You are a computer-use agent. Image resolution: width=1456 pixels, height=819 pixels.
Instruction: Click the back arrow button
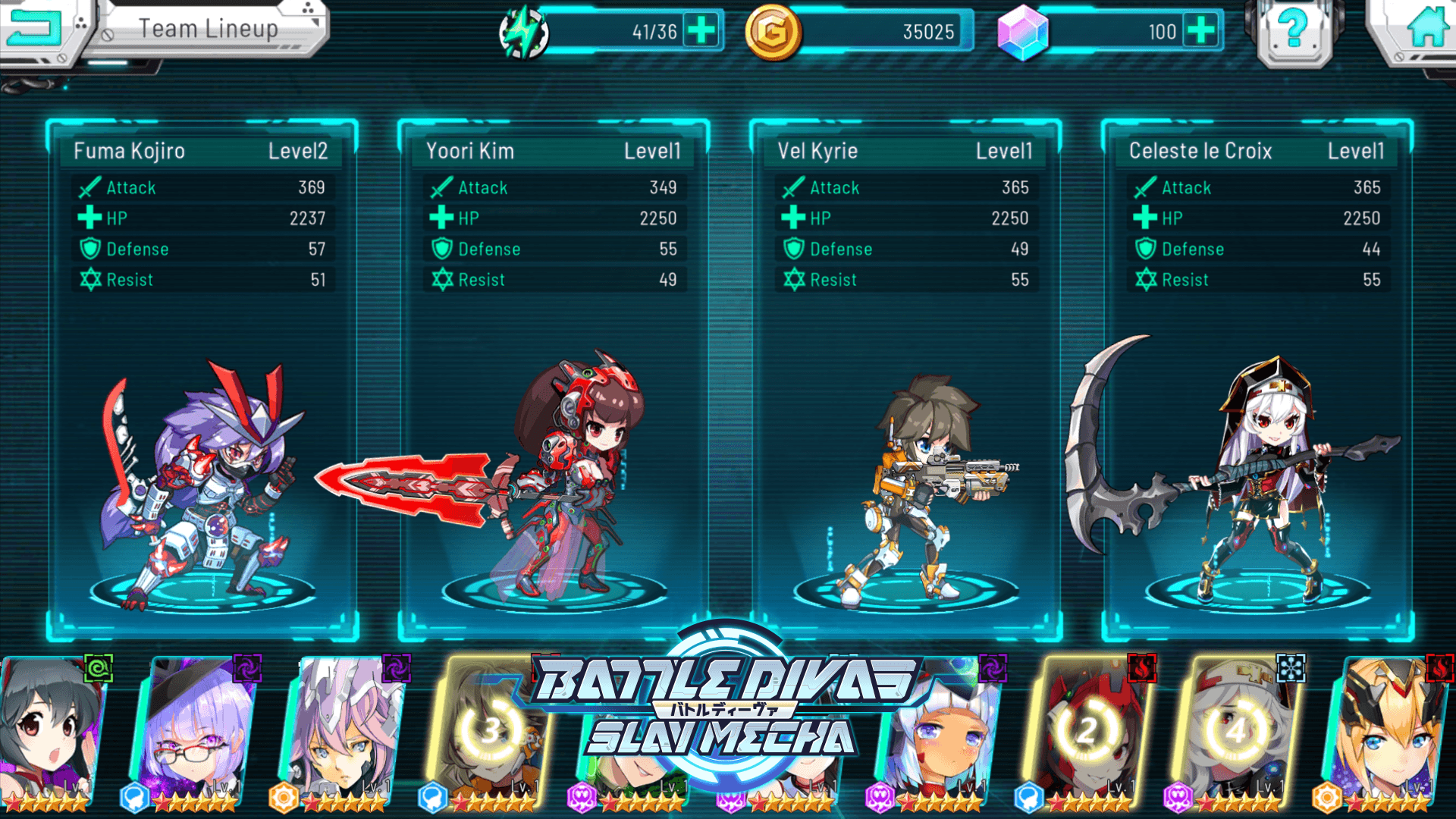[34, 29]
